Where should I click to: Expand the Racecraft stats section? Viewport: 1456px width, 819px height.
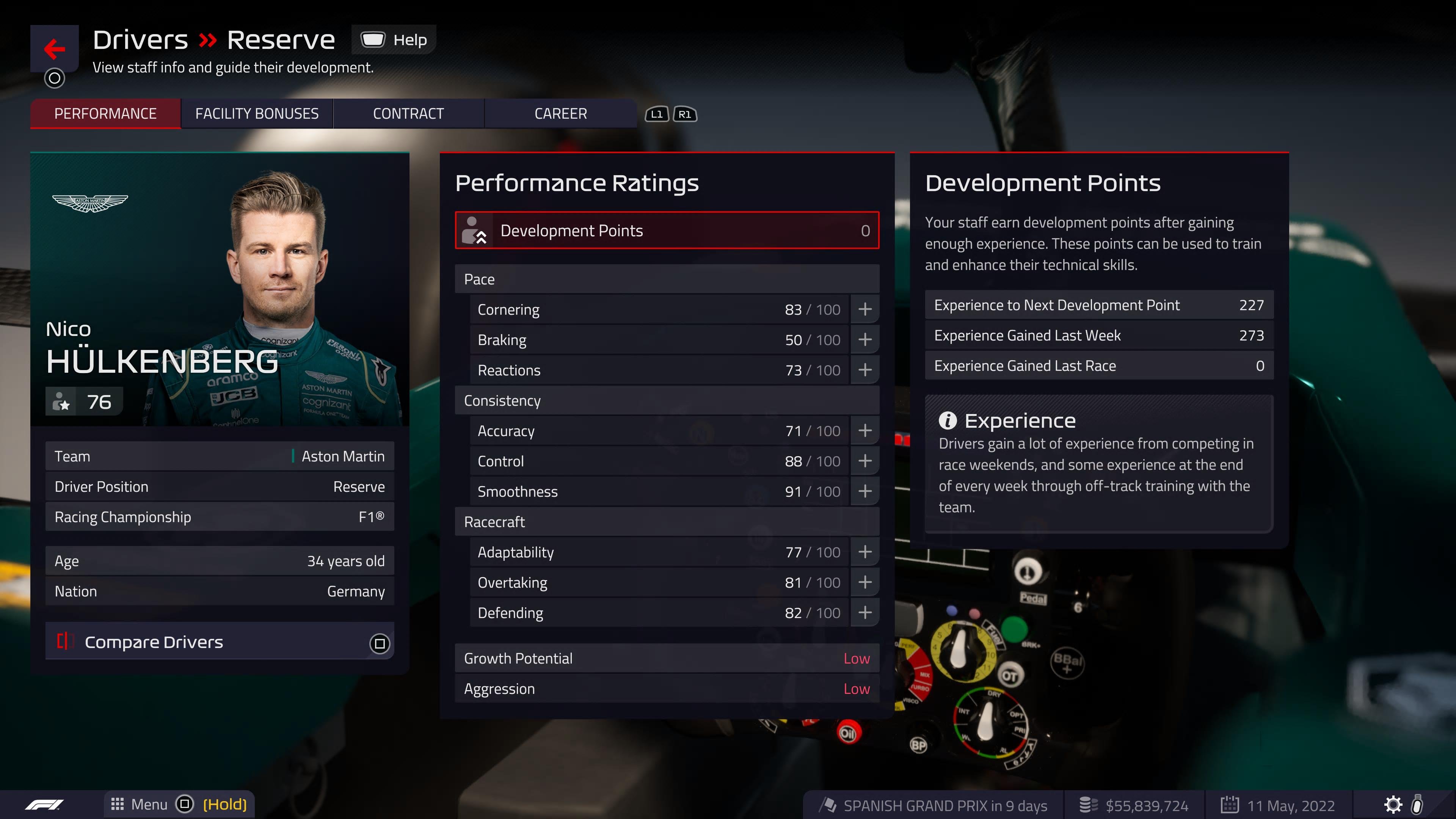click(x=667, y=522)
